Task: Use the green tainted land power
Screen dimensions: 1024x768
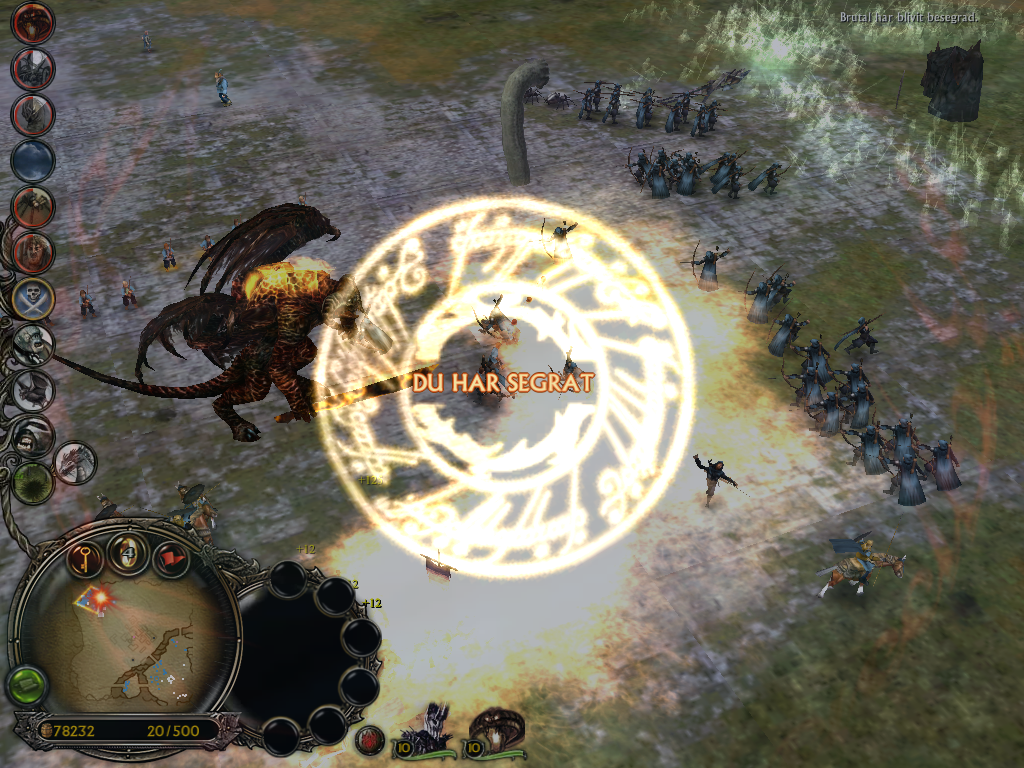Action: tap(33, 482)
